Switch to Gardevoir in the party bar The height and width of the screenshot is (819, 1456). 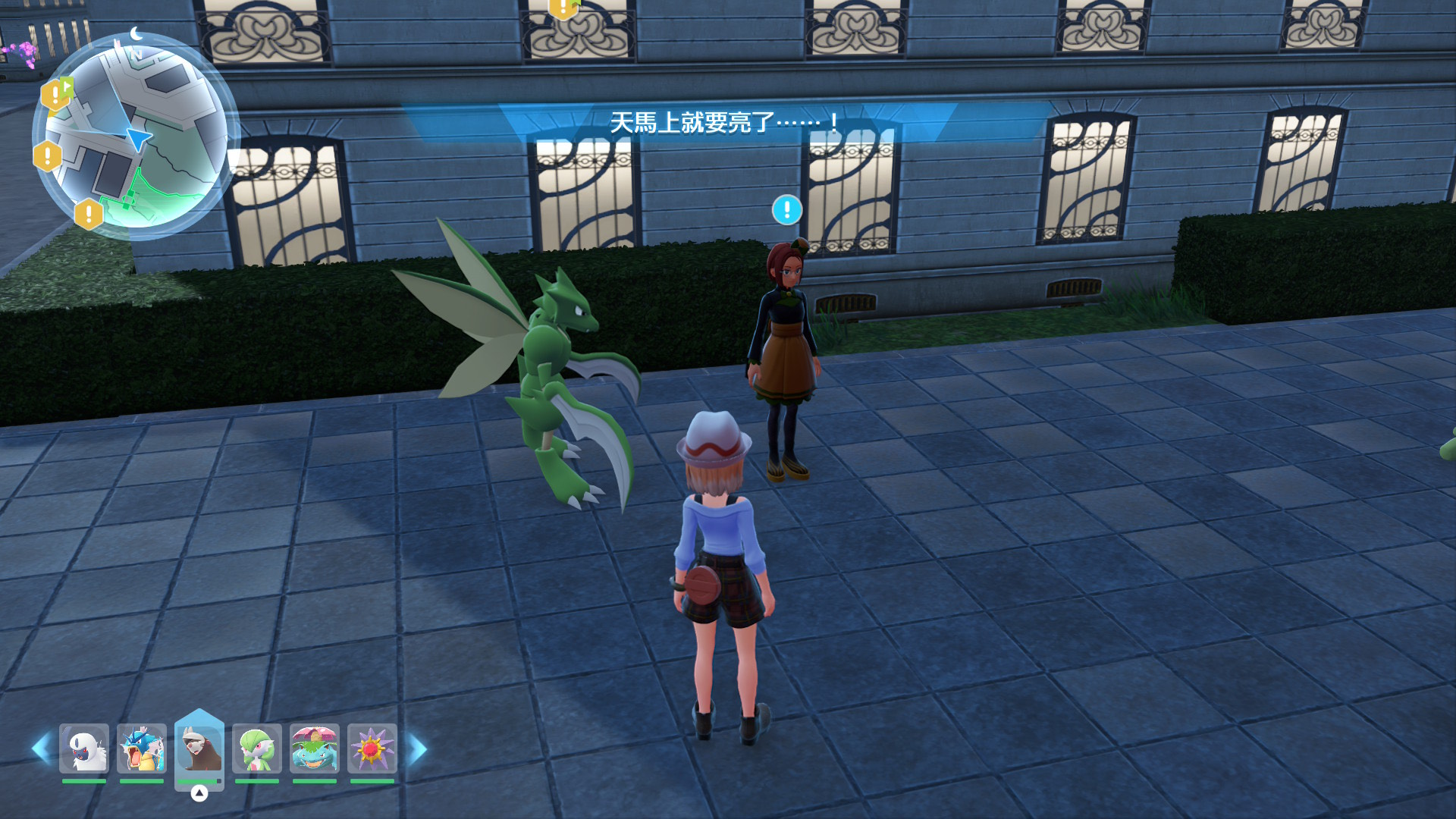click(257, 748)
